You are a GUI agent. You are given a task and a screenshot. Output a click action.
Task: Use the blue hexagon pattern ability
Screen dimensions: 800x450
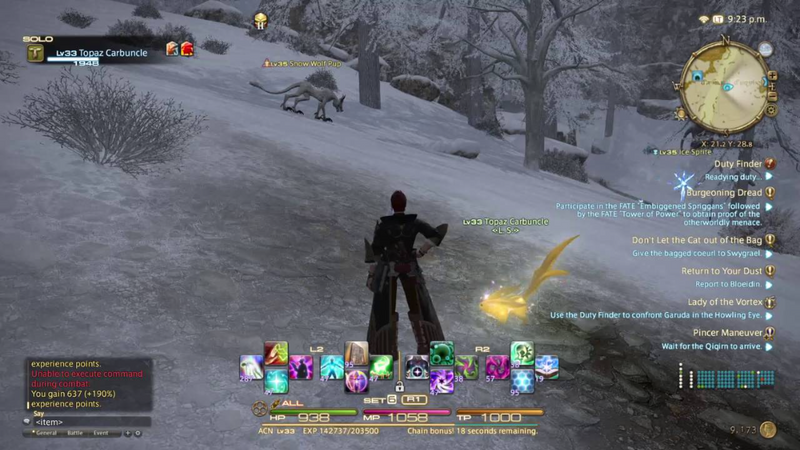coord(521,381)
